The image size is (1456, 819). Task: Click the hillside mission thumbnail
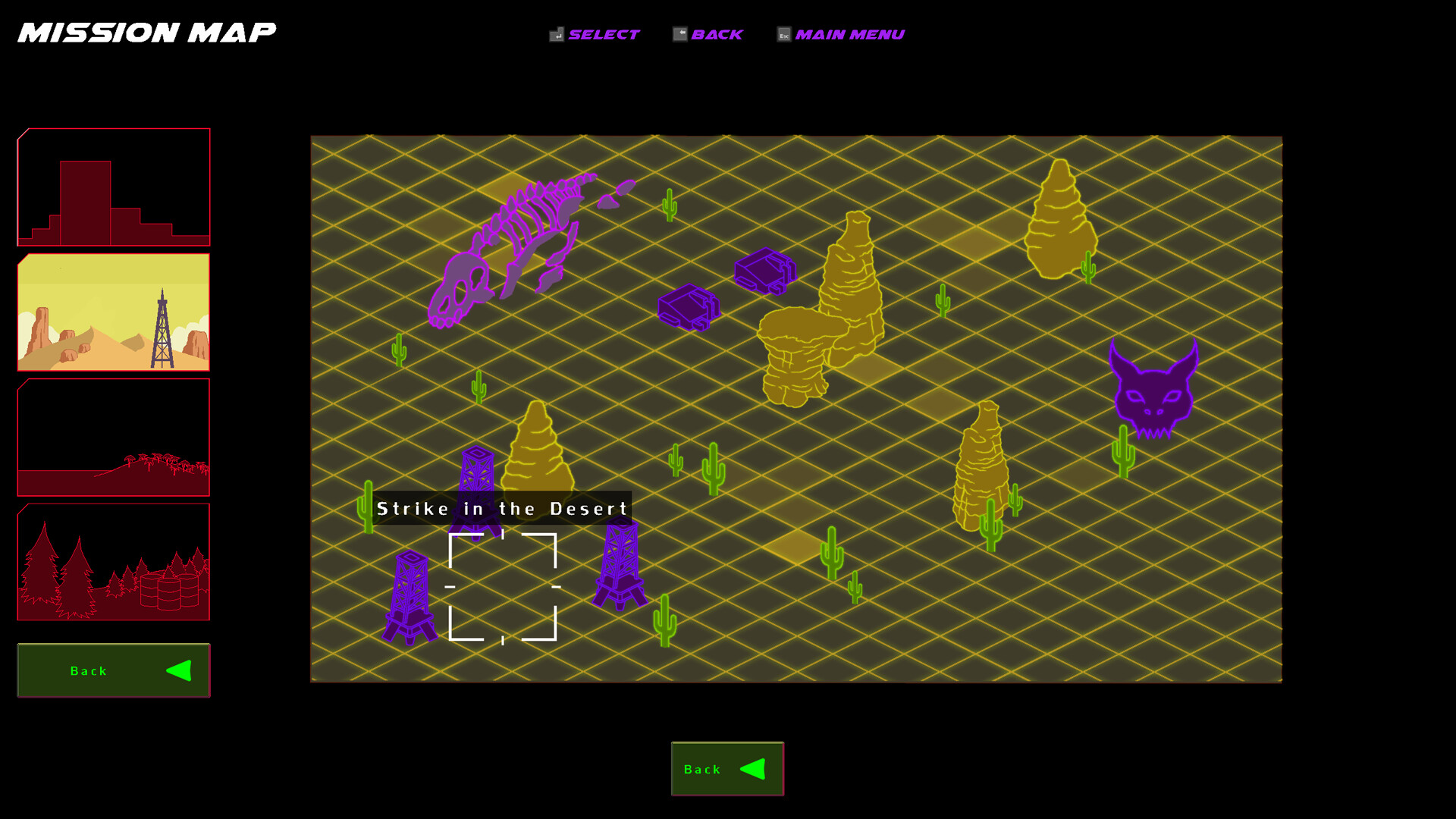(113, 438)
